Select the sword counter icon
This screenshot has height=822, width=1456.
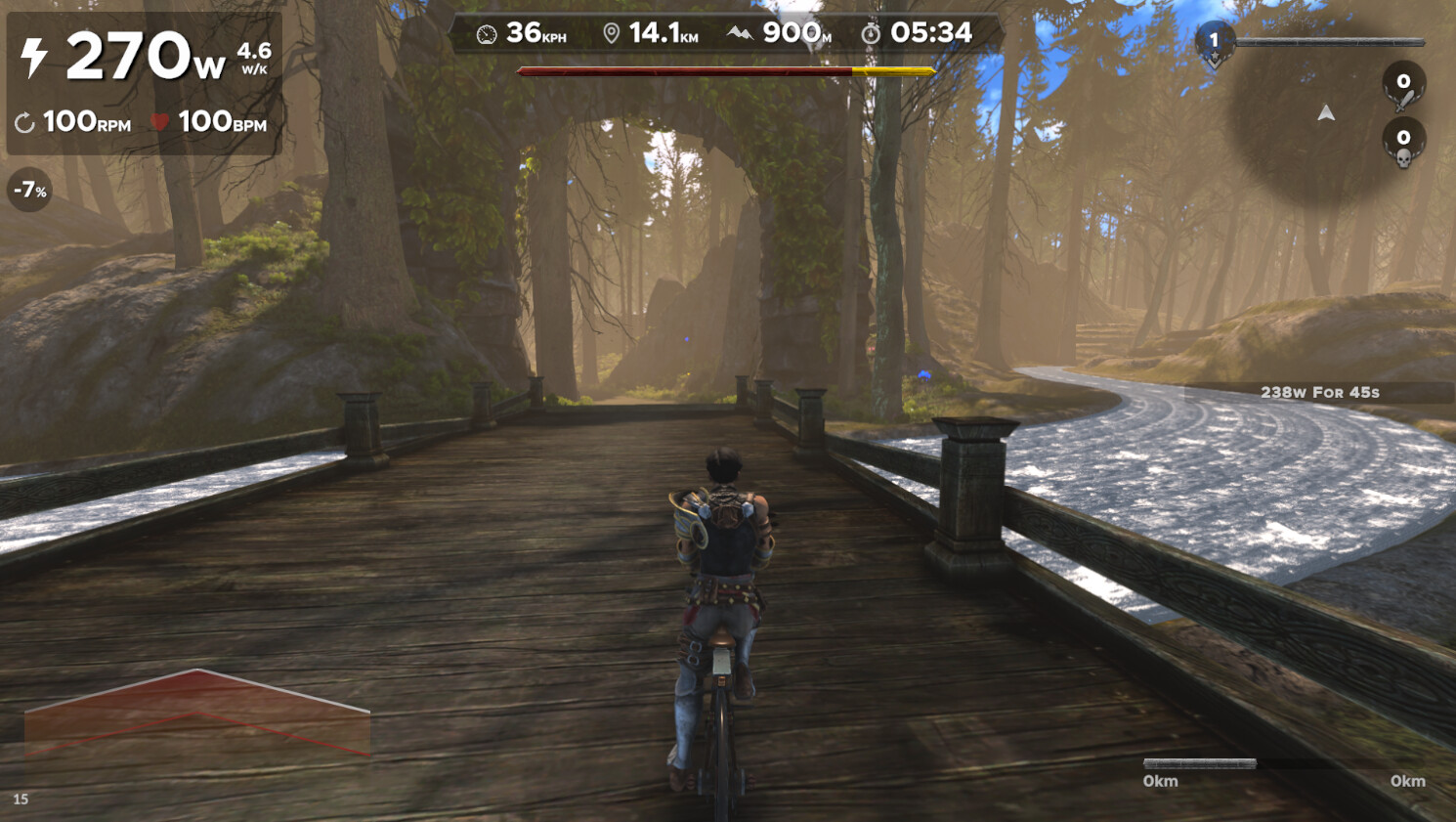pos(1403,87)
